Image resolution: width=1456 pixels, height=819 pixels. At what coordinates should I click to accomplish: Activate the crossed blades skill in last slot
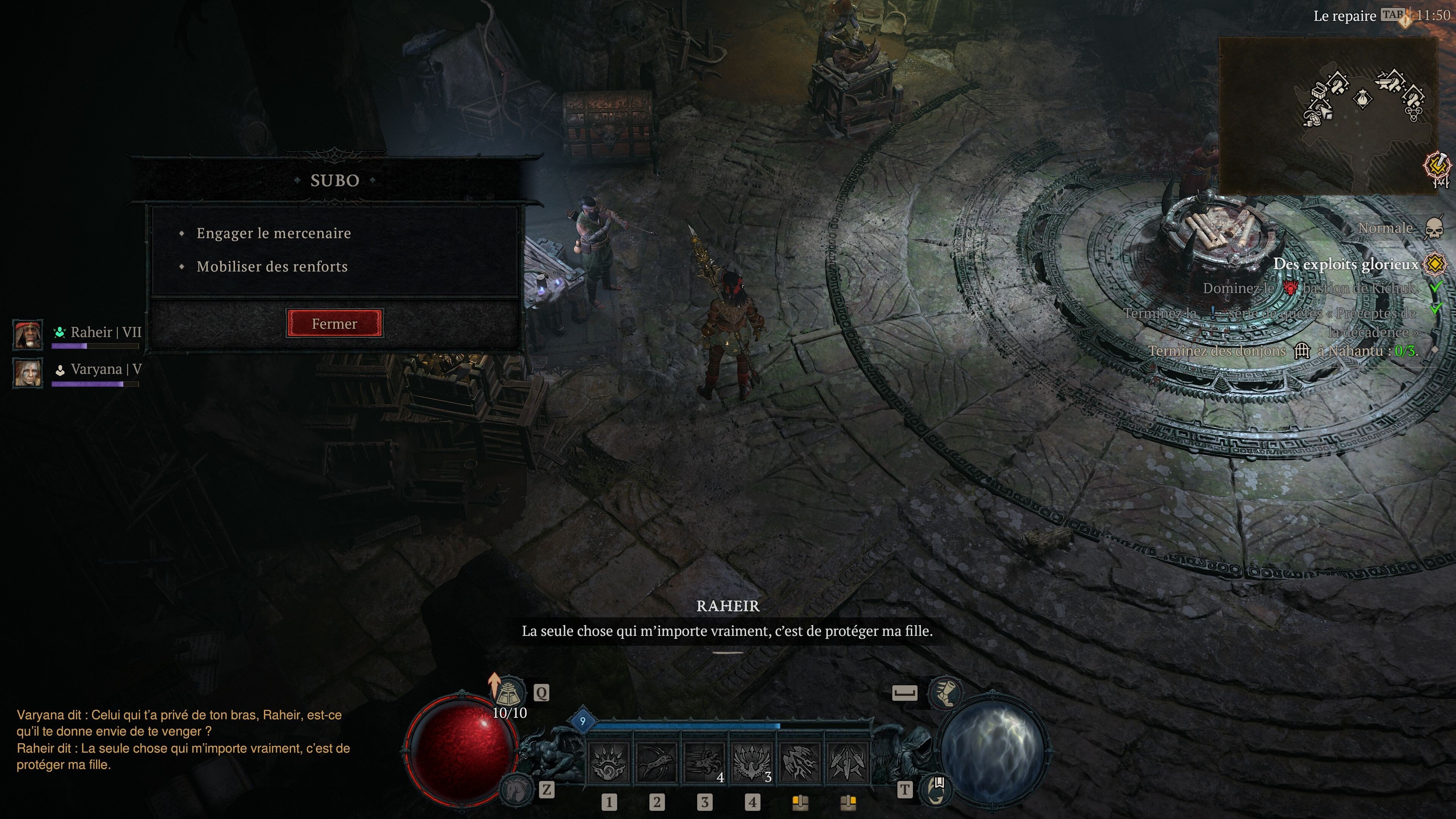pyautogui.click(x=847, y=763)
